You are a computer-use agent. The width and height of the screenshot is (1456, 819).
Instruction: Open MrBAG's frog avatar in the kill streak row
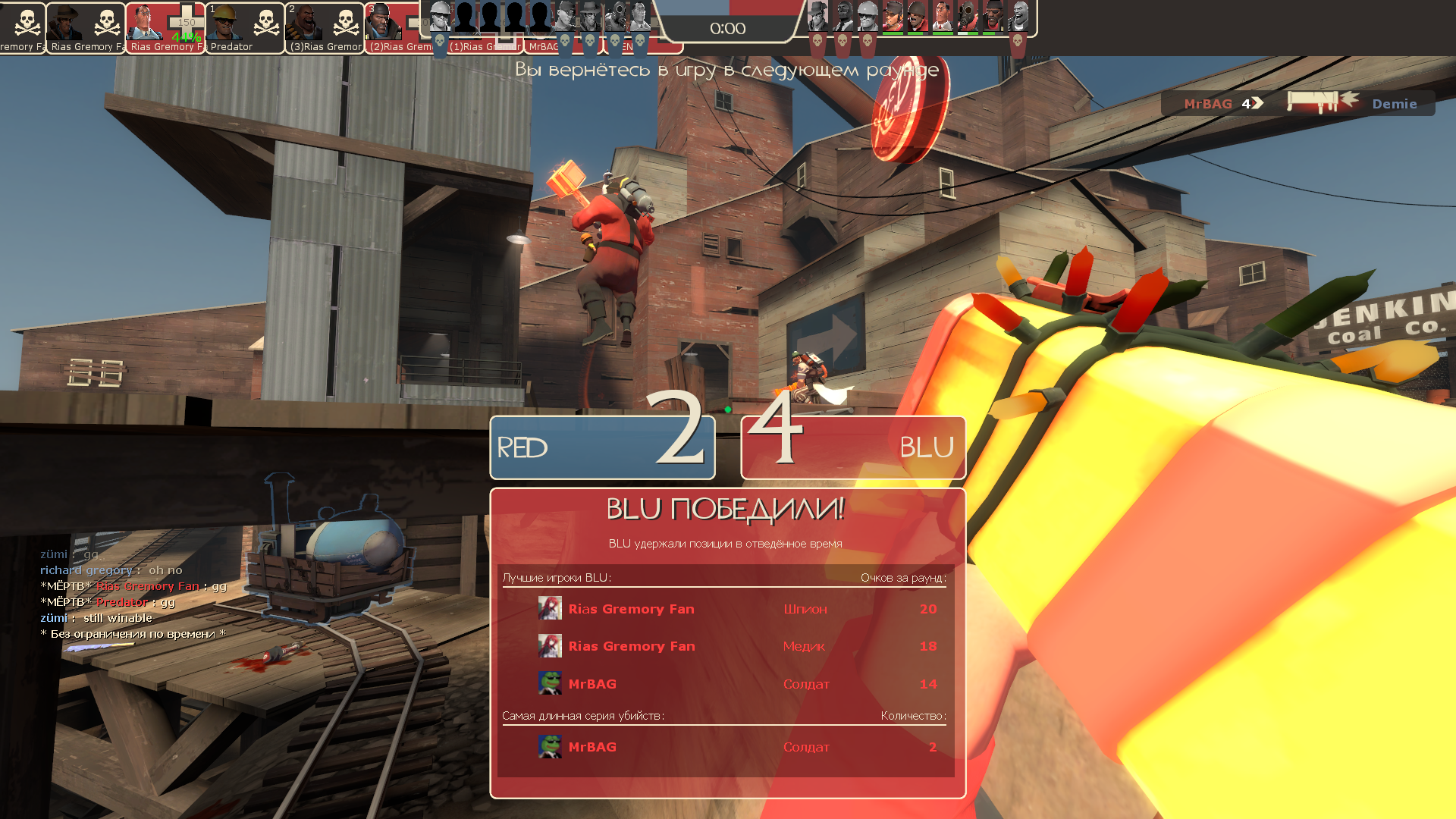pyautogui.click(x=550, y=747)
